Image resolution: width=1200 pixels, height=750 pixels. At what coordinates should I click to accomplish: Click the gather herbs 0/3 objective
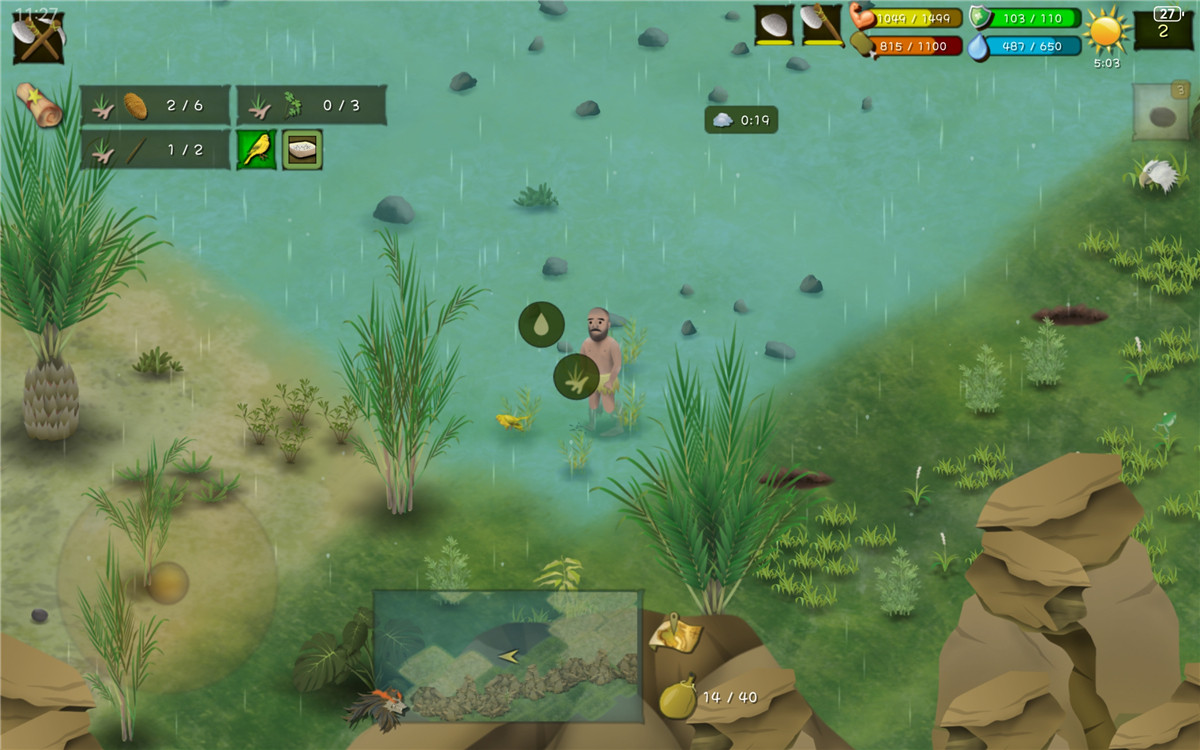[311, 105]
